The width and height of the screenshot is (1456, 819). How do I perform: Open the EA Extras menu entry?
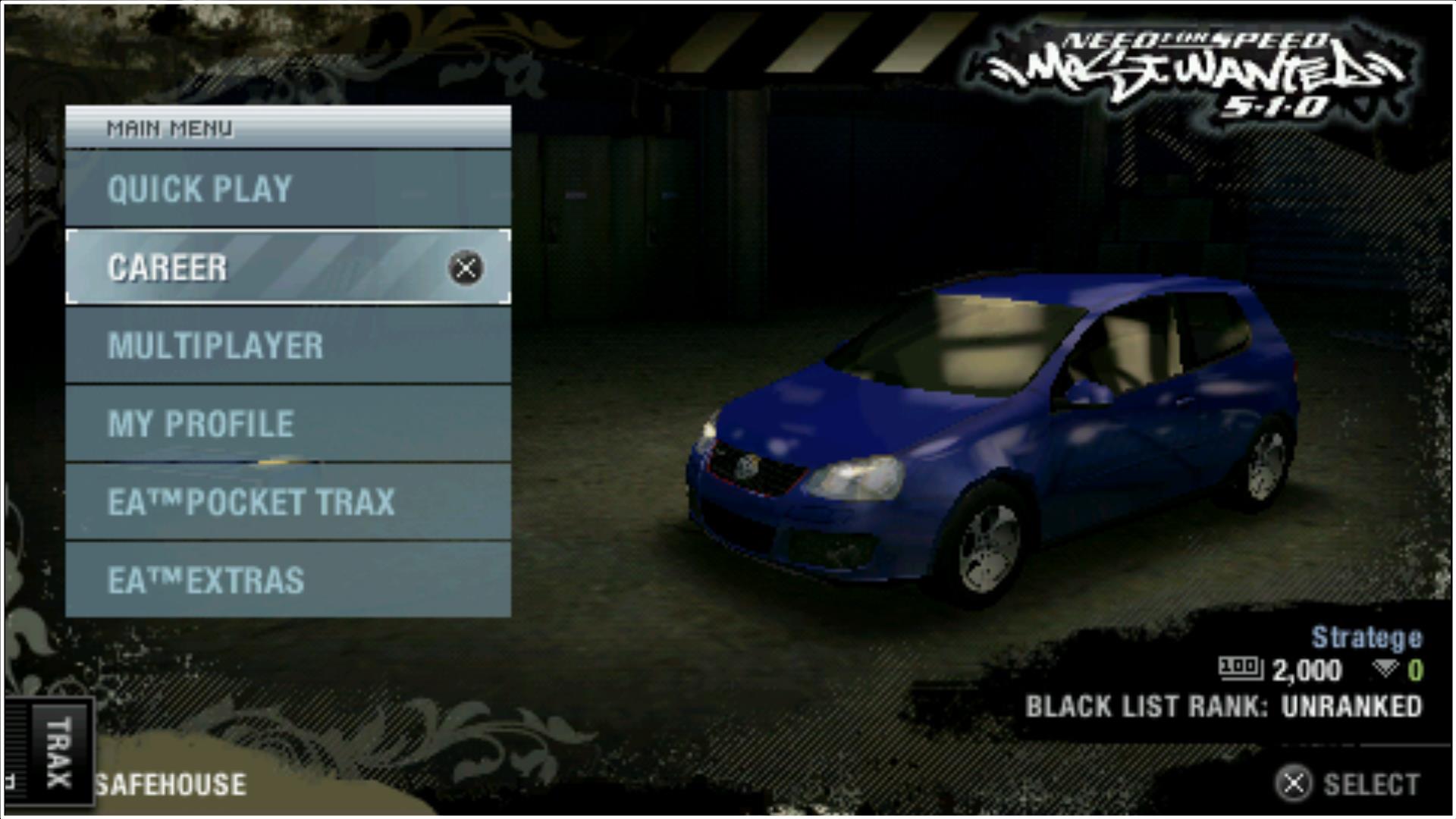pos(287,580)
